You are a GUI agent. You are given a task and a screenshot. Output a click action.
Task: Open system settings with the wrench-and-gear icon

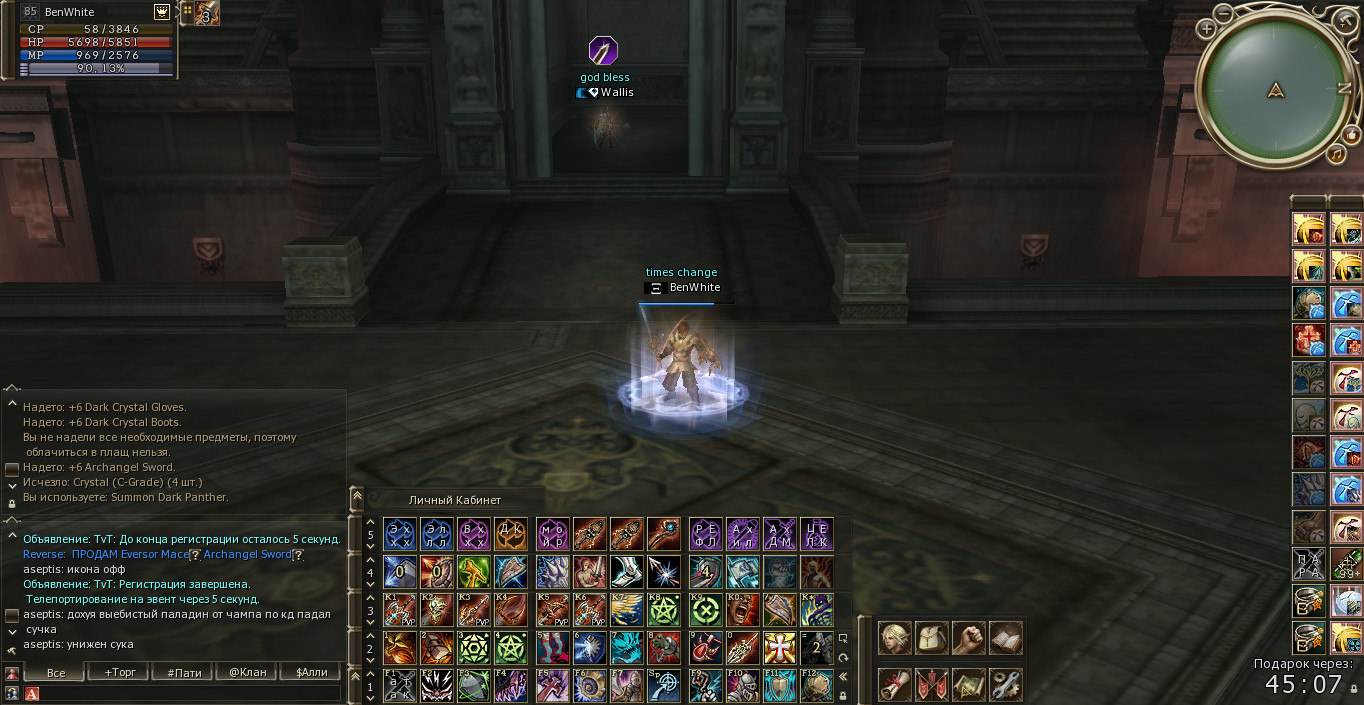1005,684
